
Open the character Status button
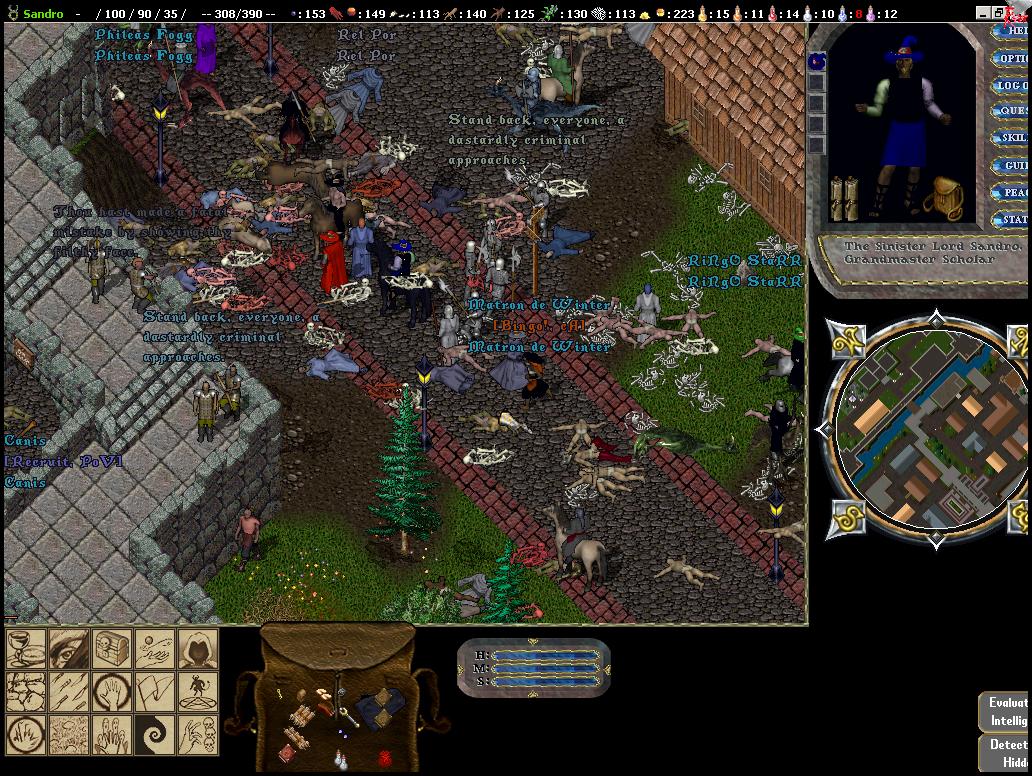(x=1012, y=219)
